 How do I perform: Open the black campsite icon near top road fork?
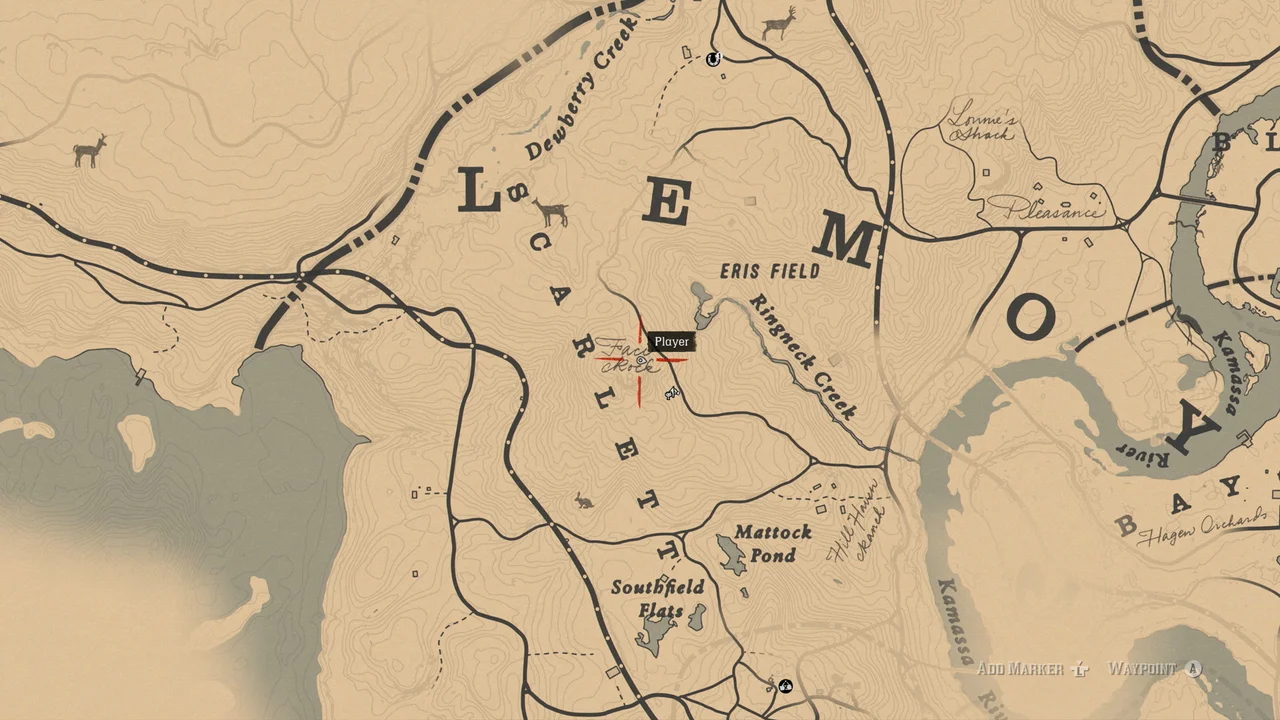pyautogui.click(x=712, y=60)
